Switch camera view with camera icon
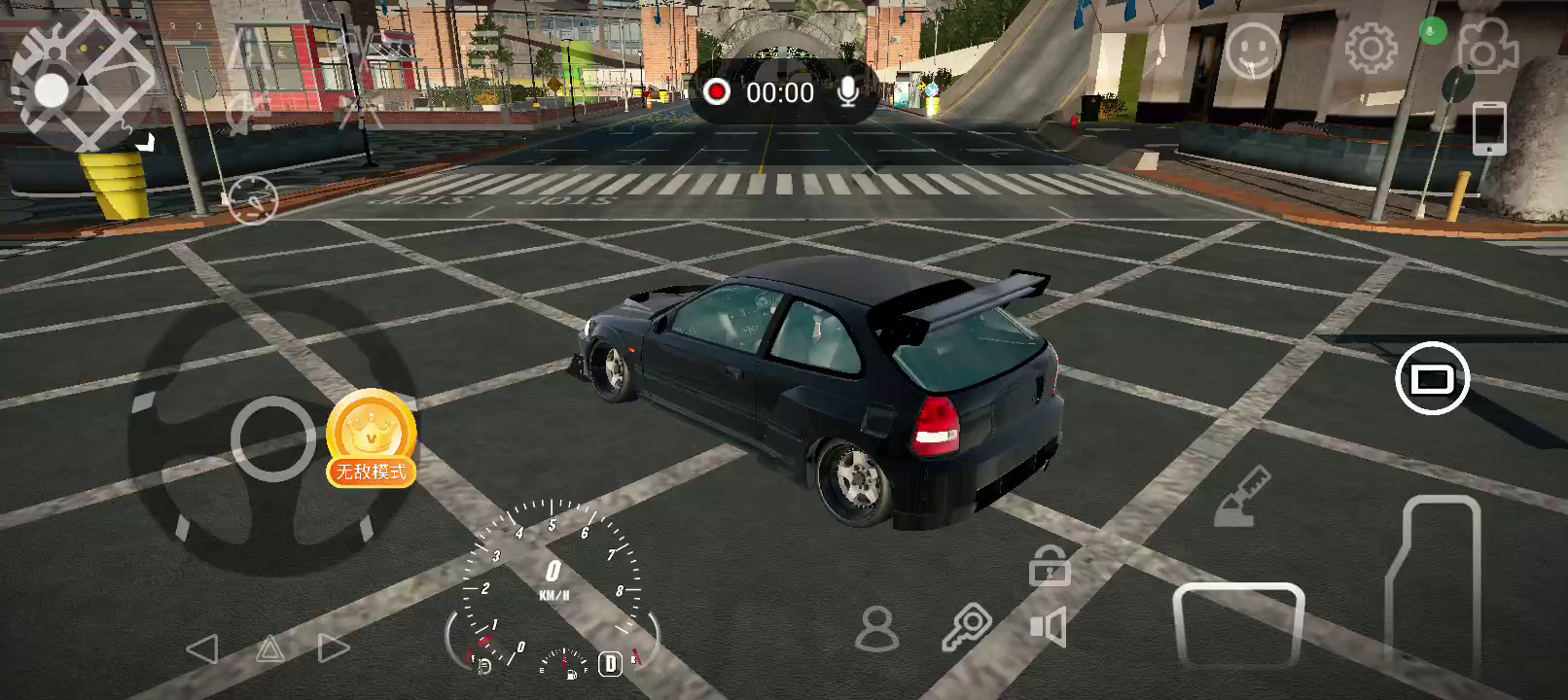Image resolution: width=1568 pixels, height=700 pixels. (1486, 47)
